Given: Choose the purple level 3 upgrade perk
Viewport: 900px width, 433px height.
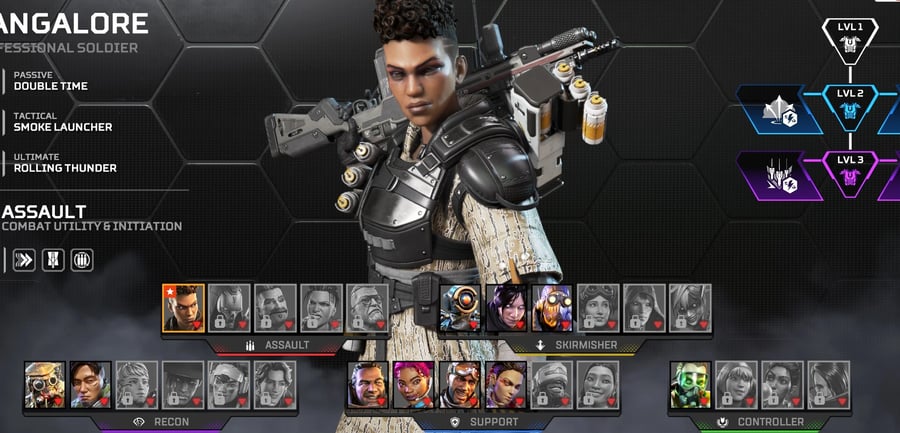Looking at the screenshot, I should click(x=779, y=175).
